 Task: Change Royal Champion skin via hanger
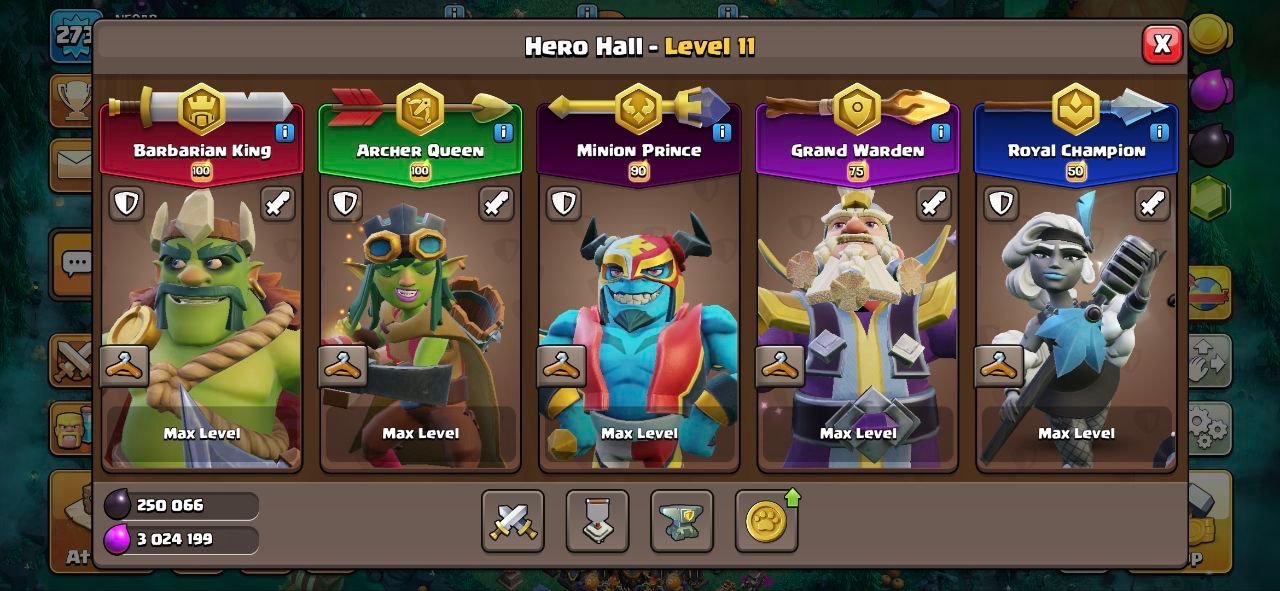pos(999,366)
